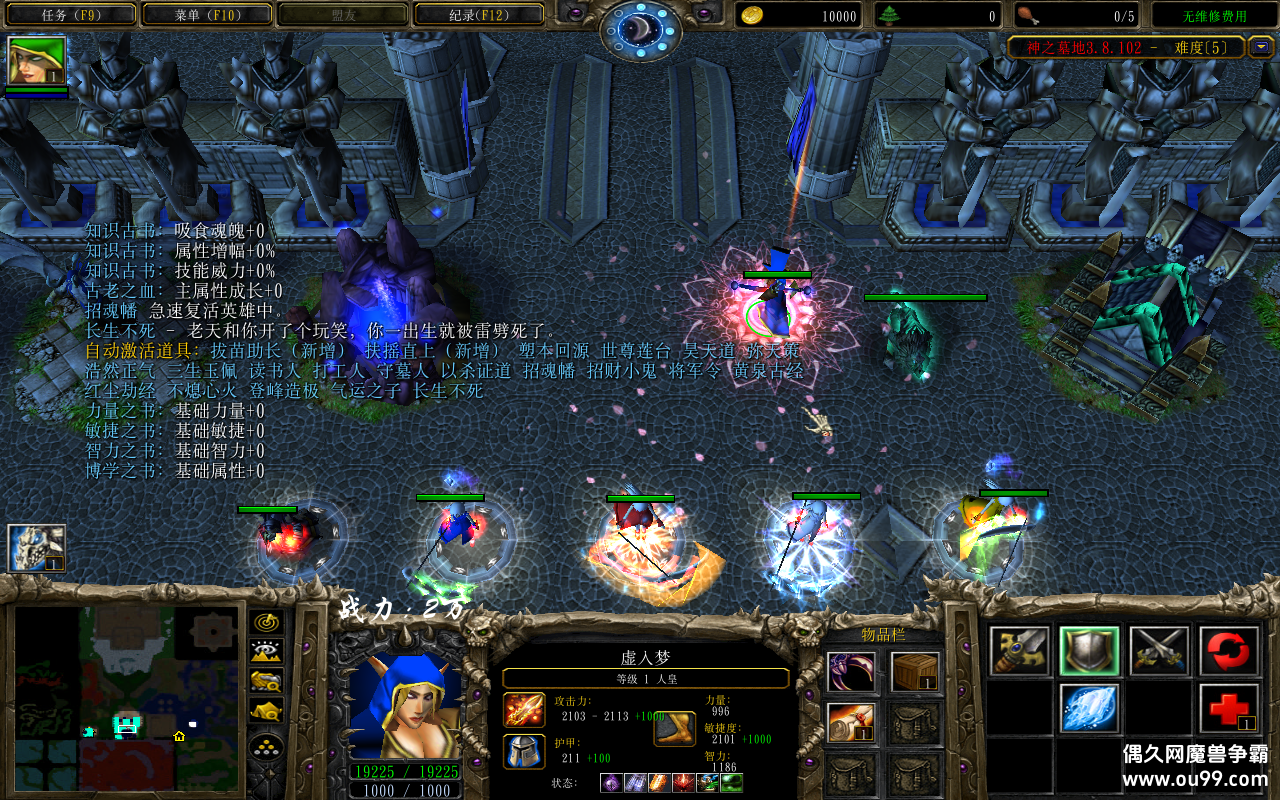Click the blue-hooded hero portrait

[405, 705]
